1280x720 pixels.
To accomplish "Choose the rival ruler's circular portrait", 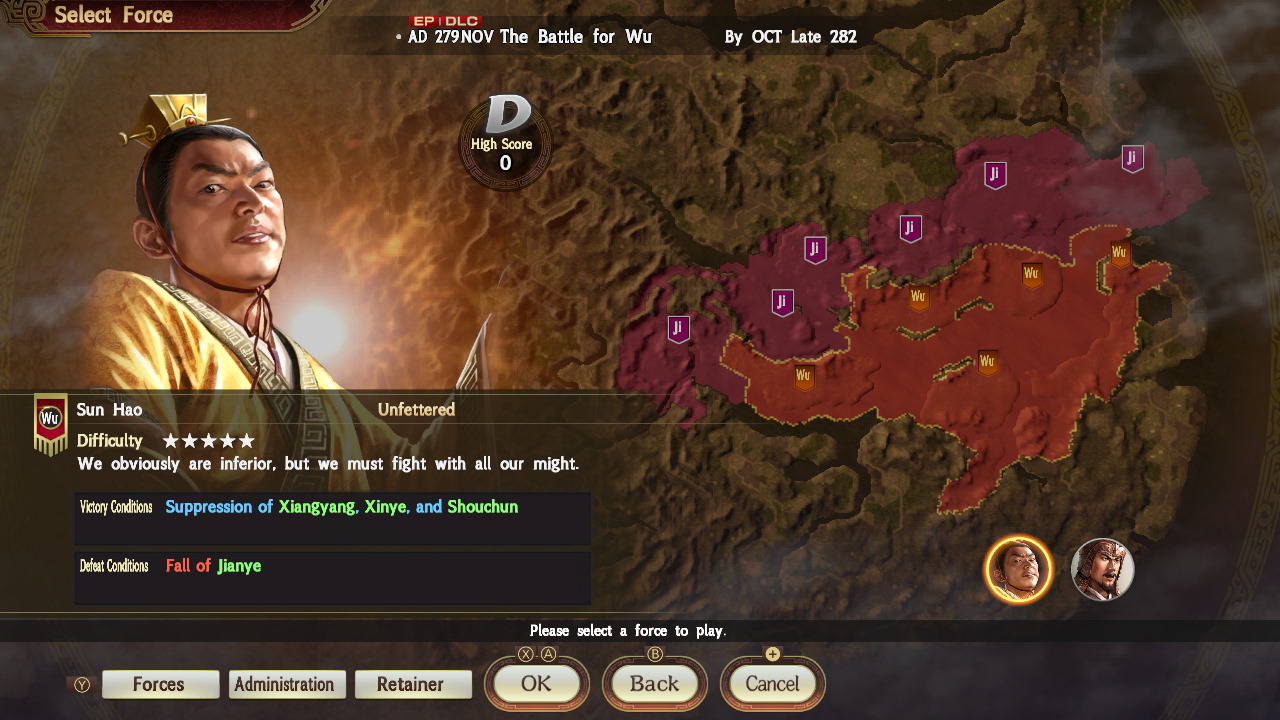I will (1102, 568).
